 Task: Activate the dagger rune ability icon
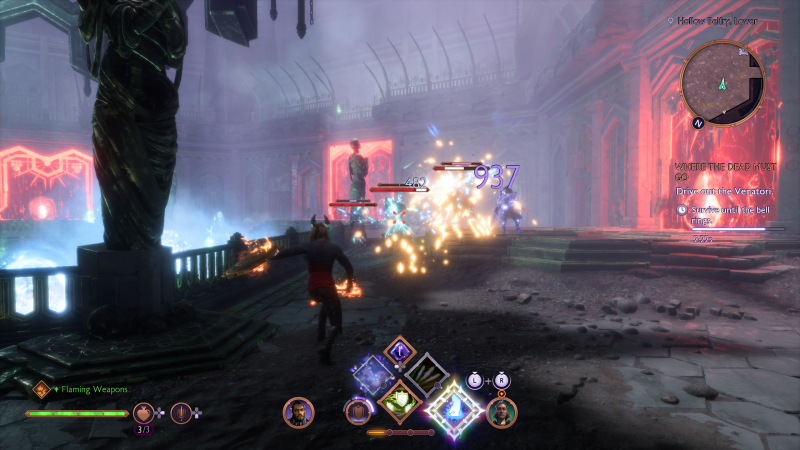point(181,412)
